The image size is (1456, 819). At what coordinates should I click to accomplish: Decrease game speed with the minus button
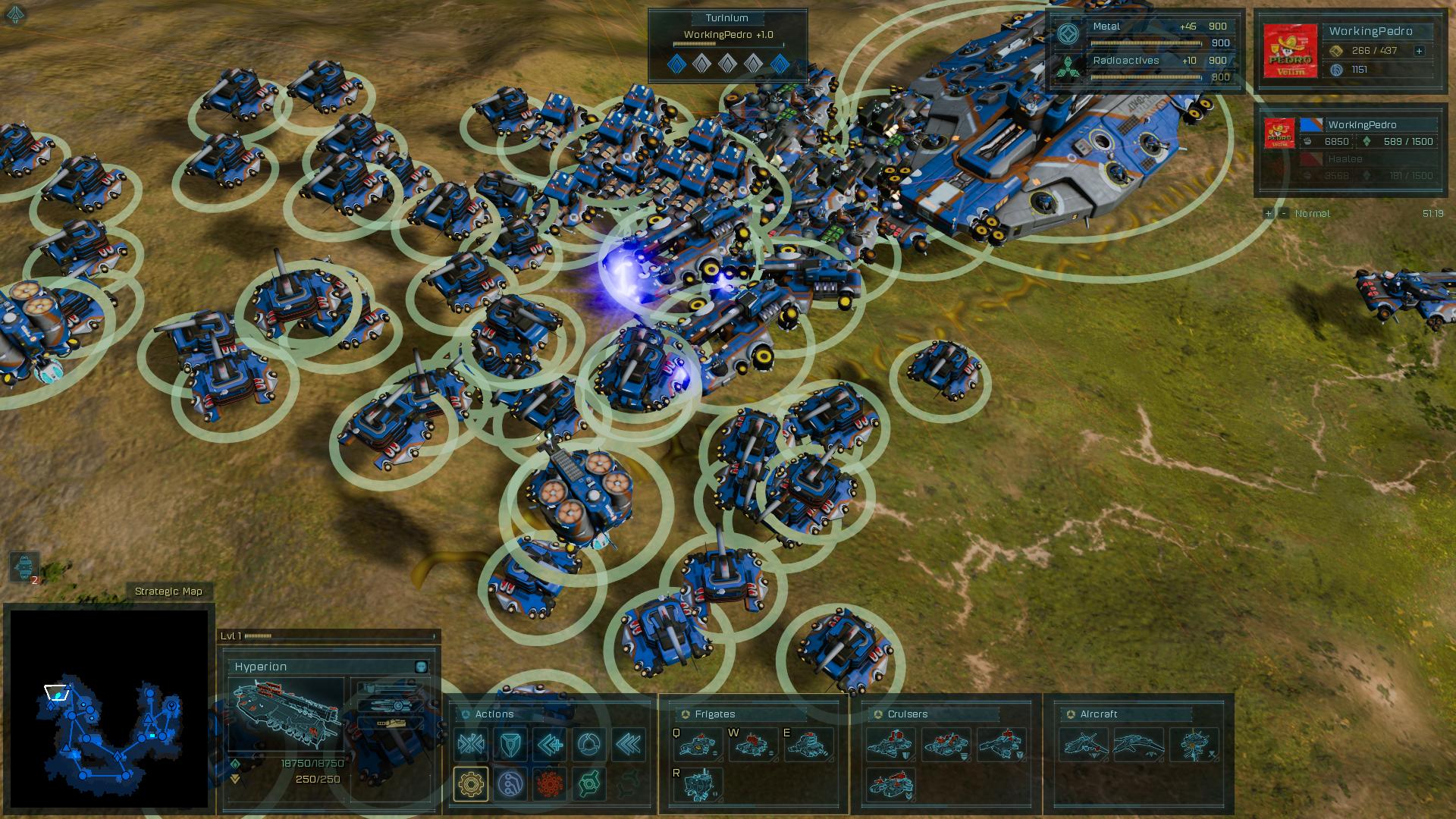click(1283, 213)
